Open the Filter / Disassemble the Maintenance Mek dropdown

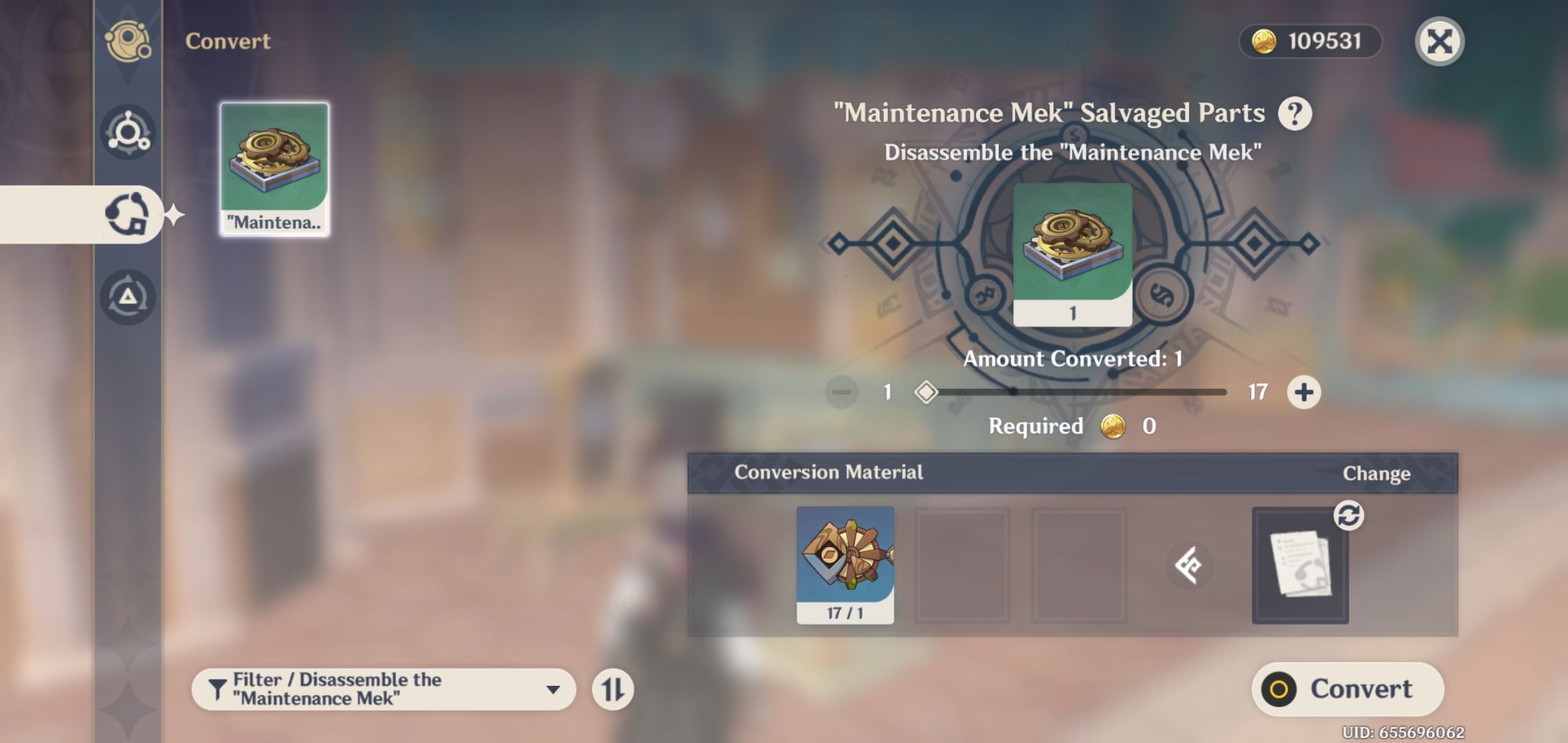[385, 688]
